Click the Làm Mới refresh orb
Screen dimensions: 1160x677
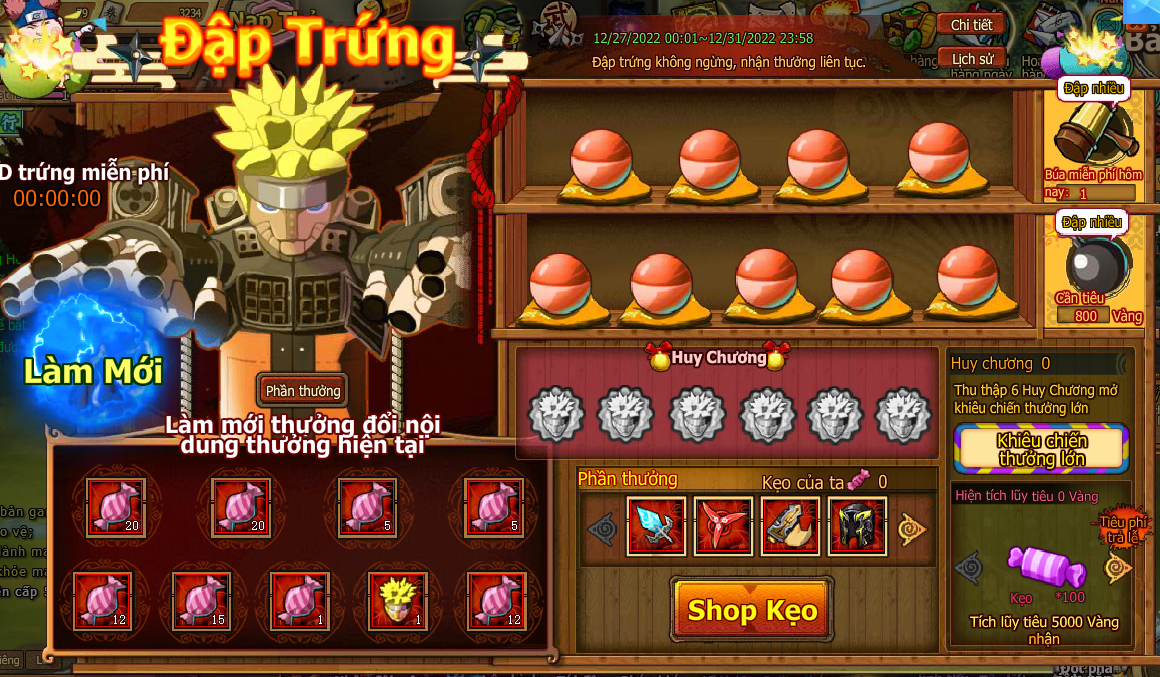[x=92, y=371]
